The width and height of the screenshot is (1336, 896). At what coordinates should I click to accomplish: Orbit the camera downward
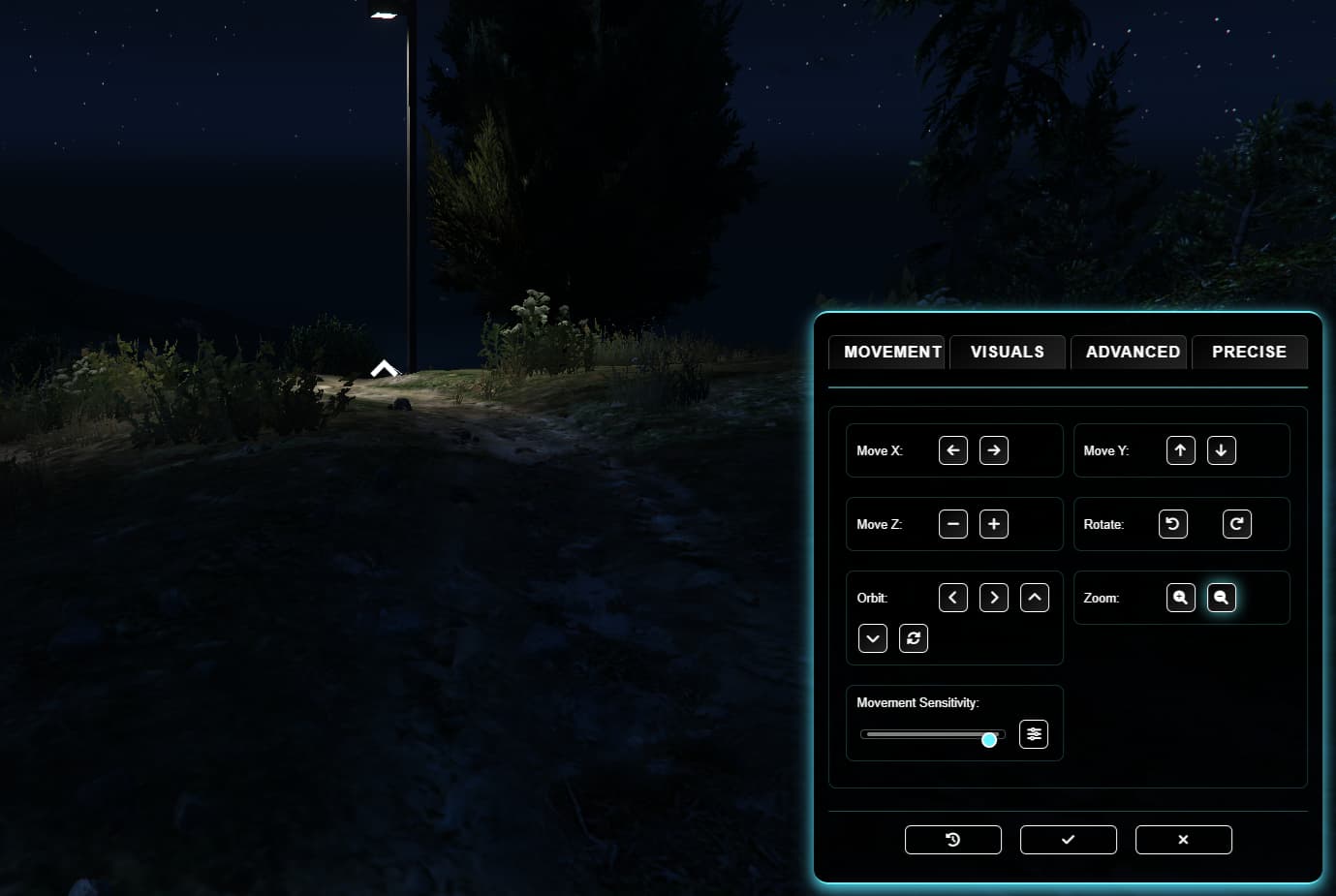coord(872,637)
